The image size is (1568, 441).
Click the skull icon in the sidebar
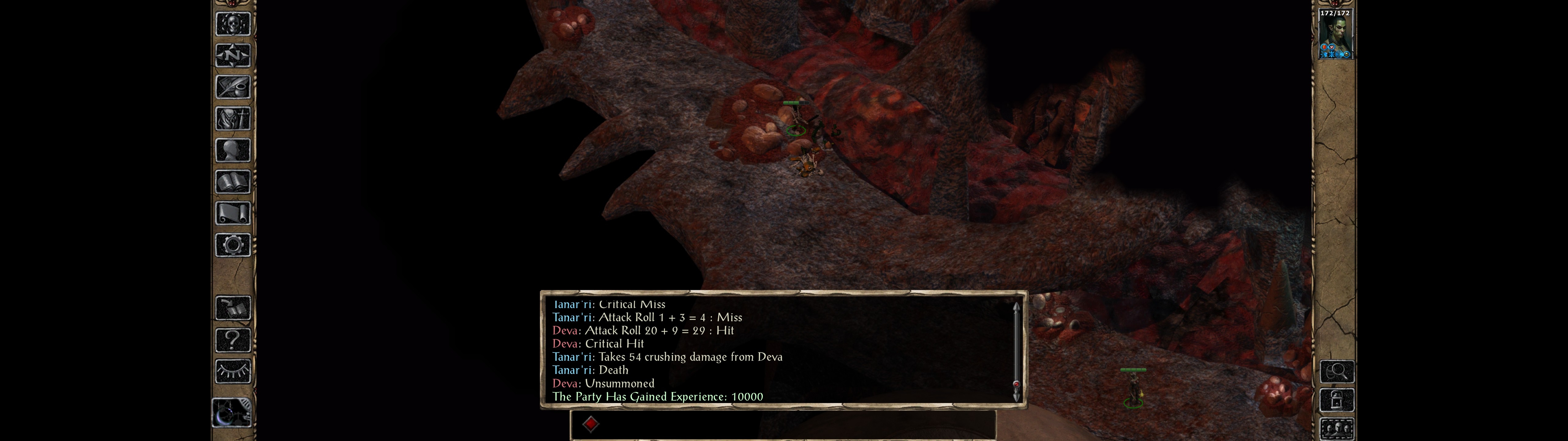pos(233,24)
